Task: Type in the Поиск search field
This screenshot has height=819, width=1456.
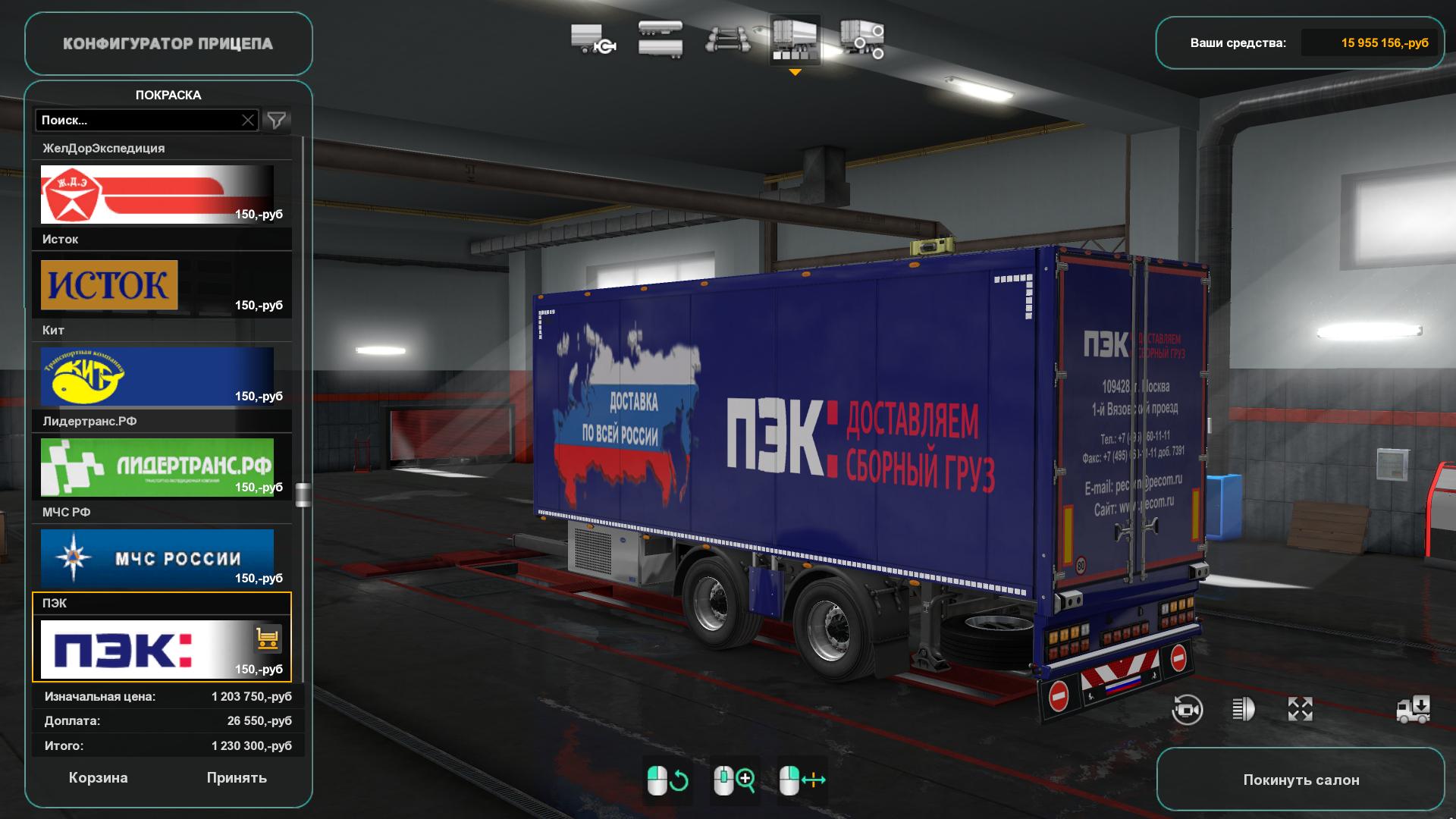Action: [136, 120]
